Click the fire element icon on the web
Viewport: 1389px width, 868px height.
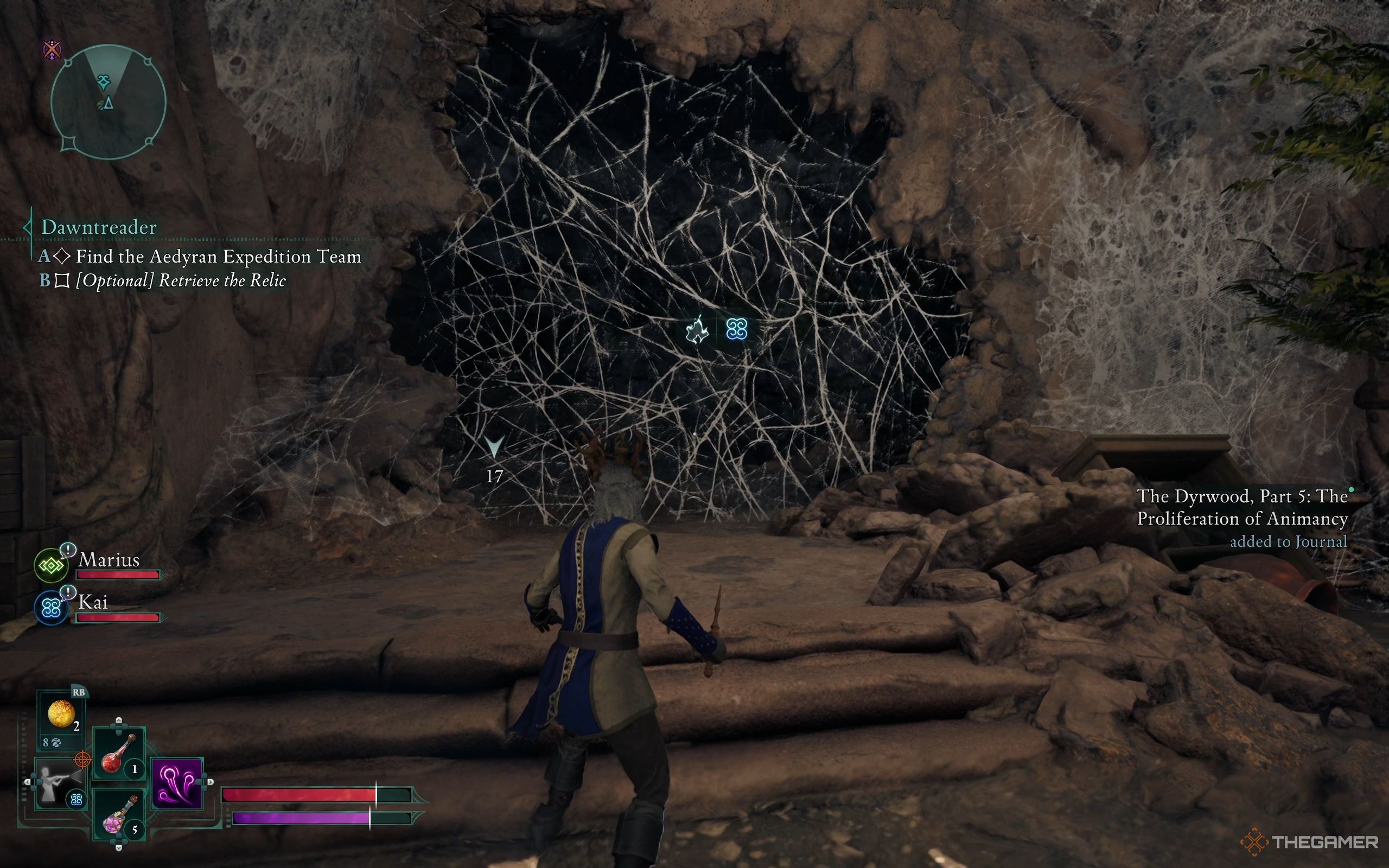point(697,330)
